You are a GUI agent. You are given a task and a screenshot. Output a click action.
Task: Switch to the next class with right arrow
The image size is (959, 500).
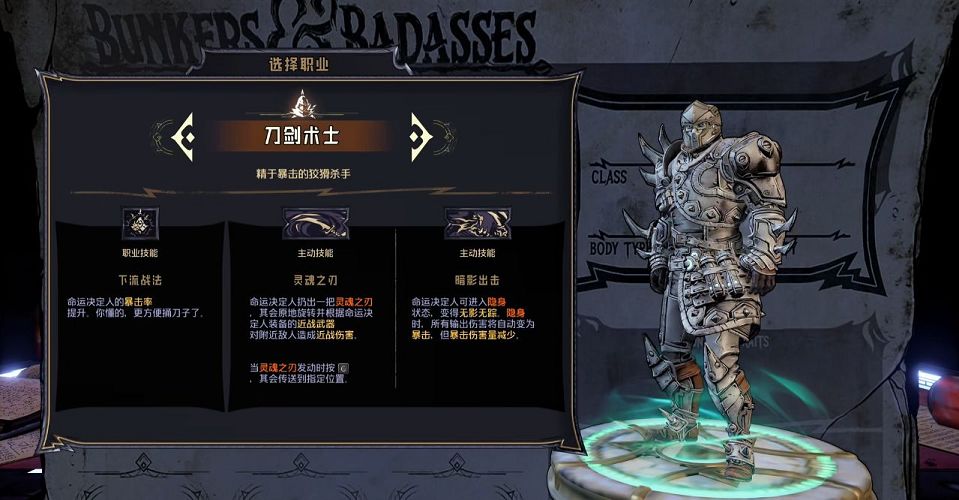(x=420, y=134)
